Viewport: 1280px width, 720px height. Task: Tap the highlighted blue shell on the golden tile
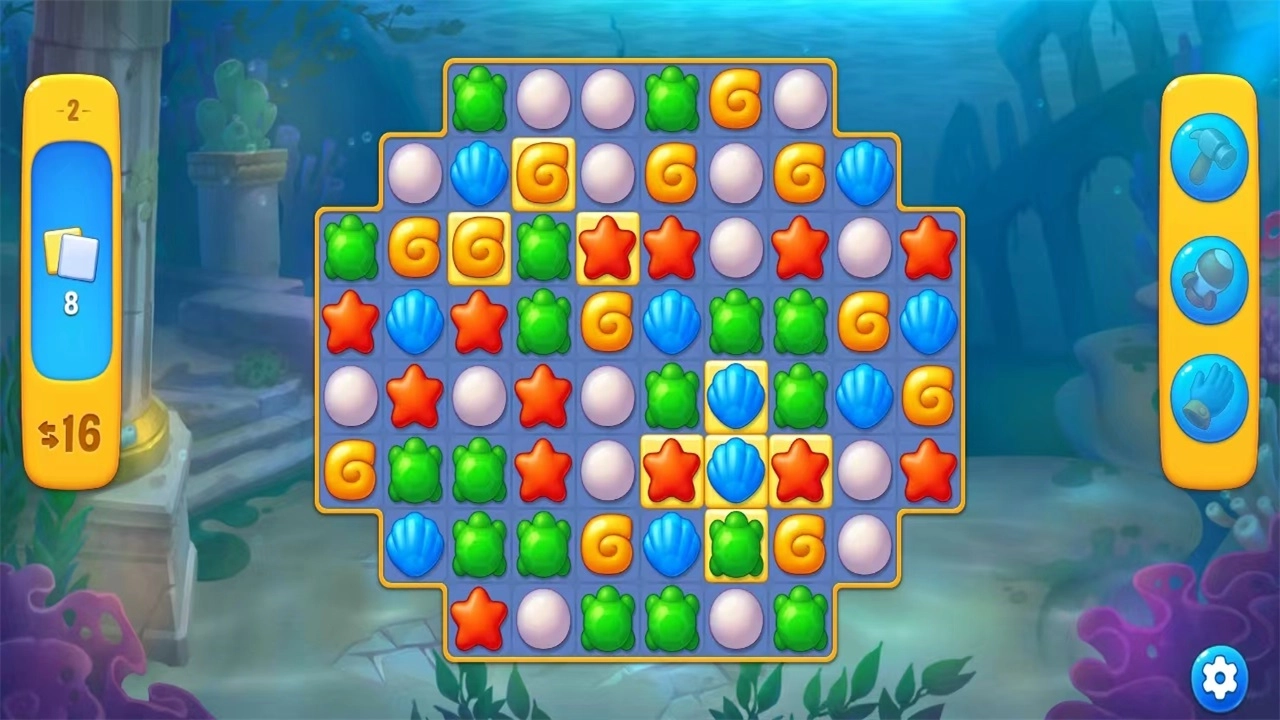(737, 395)
